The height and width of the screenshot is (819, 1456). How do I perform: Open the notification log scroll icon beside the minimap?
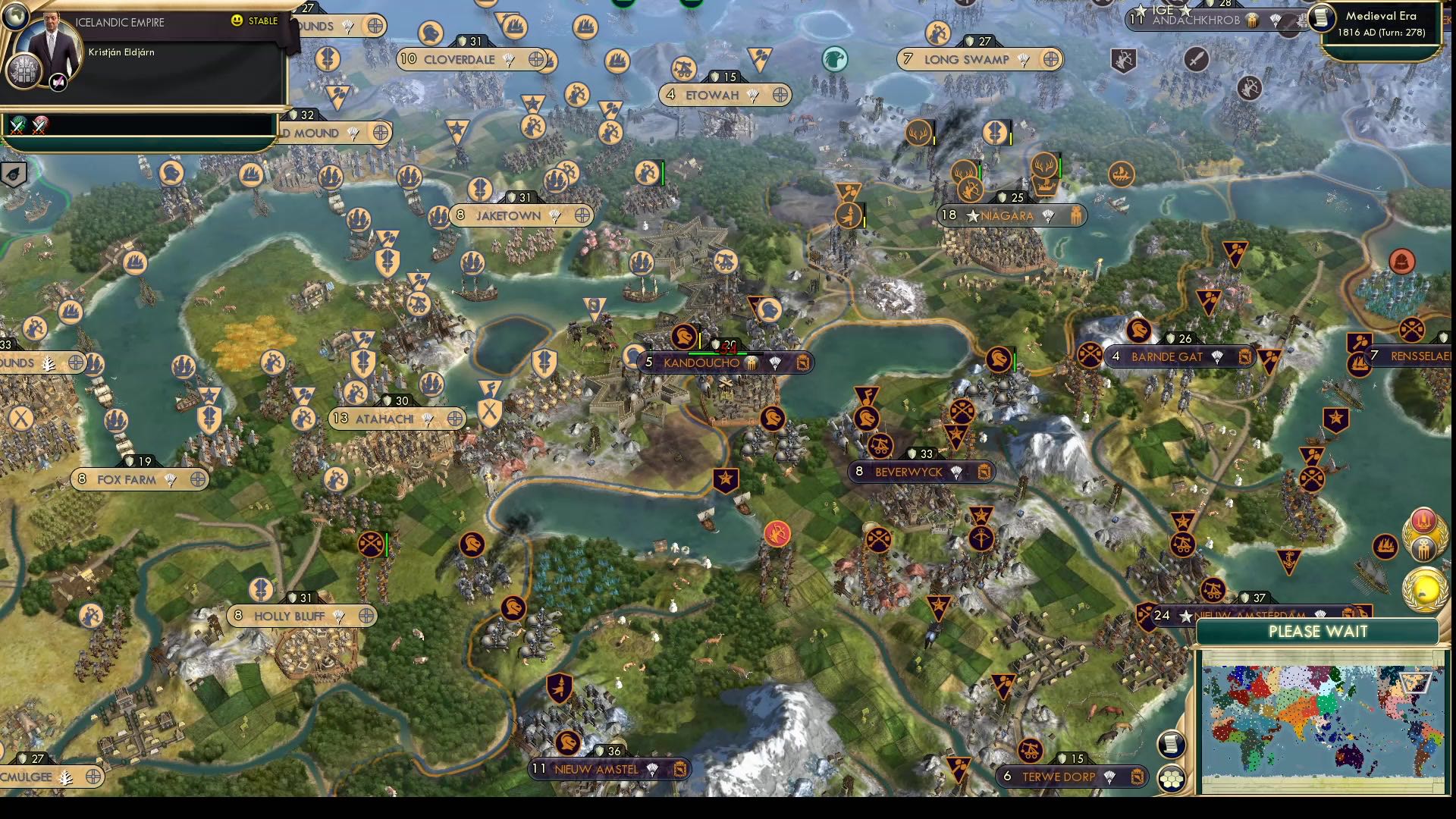click(x=1171, y=742)
